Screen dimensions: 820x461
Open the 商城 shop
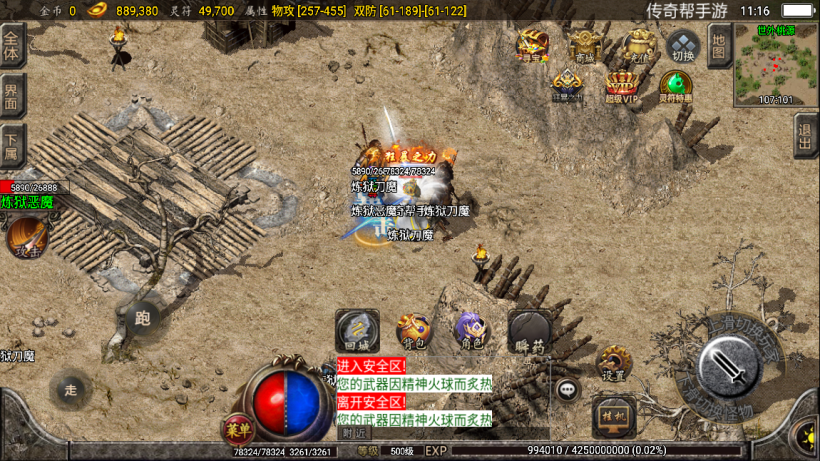click(585, 45)
